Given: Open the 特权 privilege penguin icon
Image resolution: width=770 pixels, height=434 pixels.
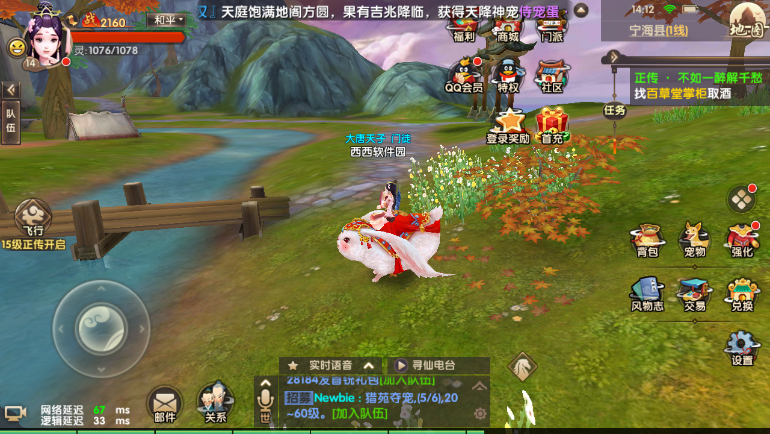Looking at the screenshot, I should [x=508, y=75].
